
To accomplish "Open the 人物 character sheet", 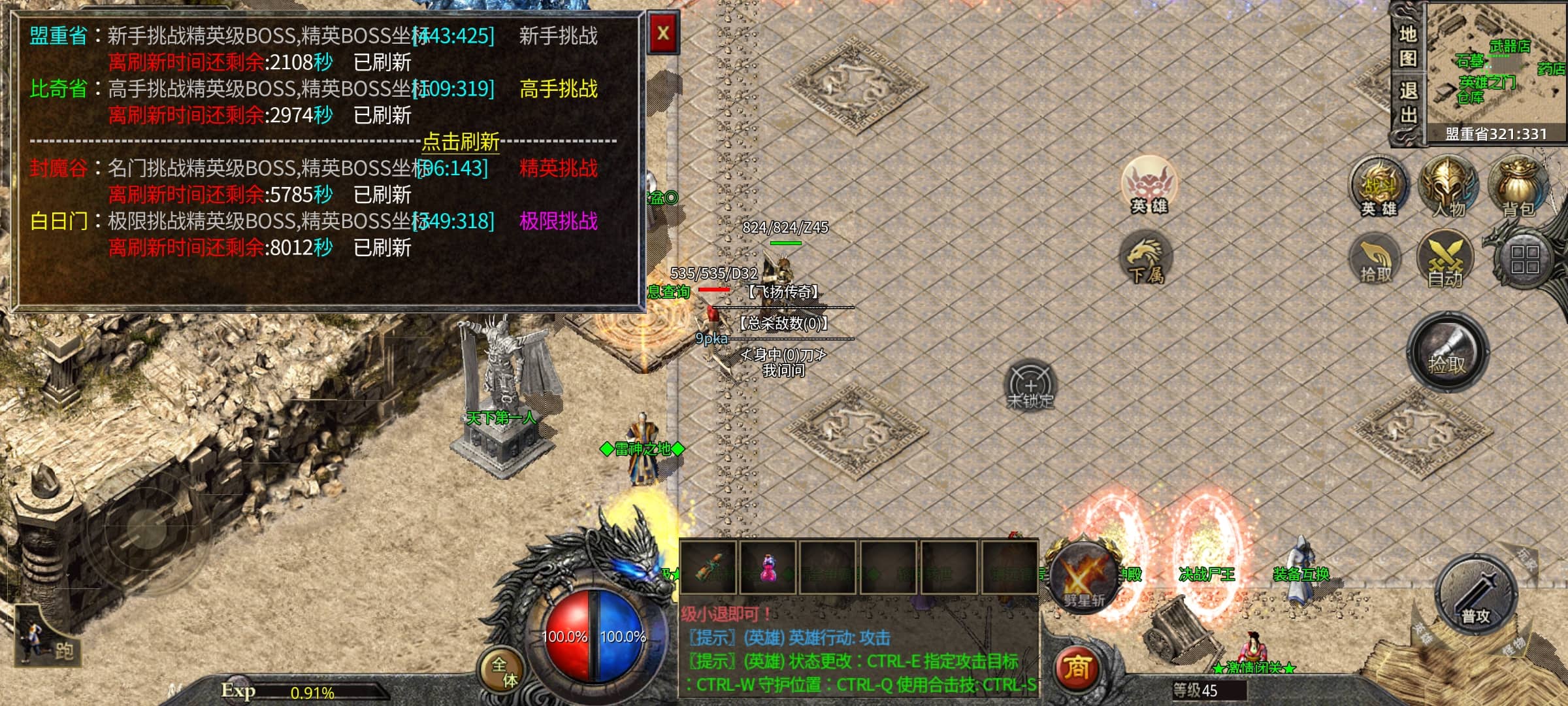I will pos(1448,186).
